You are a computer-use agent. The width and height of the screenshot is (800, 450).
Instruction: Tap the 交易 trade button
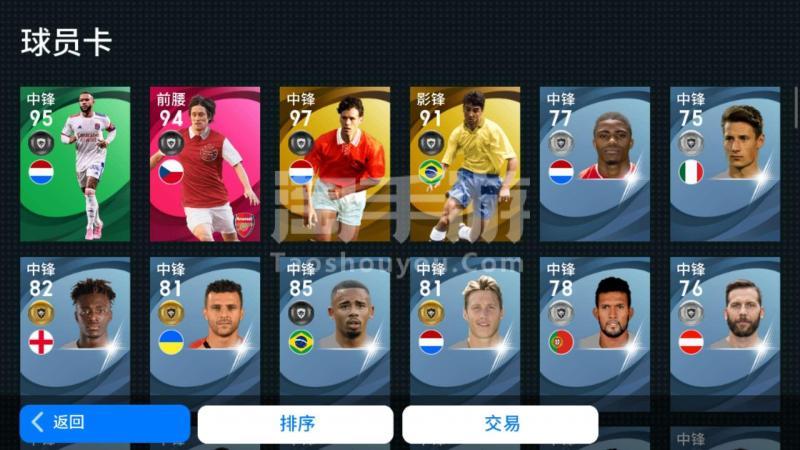pos(500,423)
